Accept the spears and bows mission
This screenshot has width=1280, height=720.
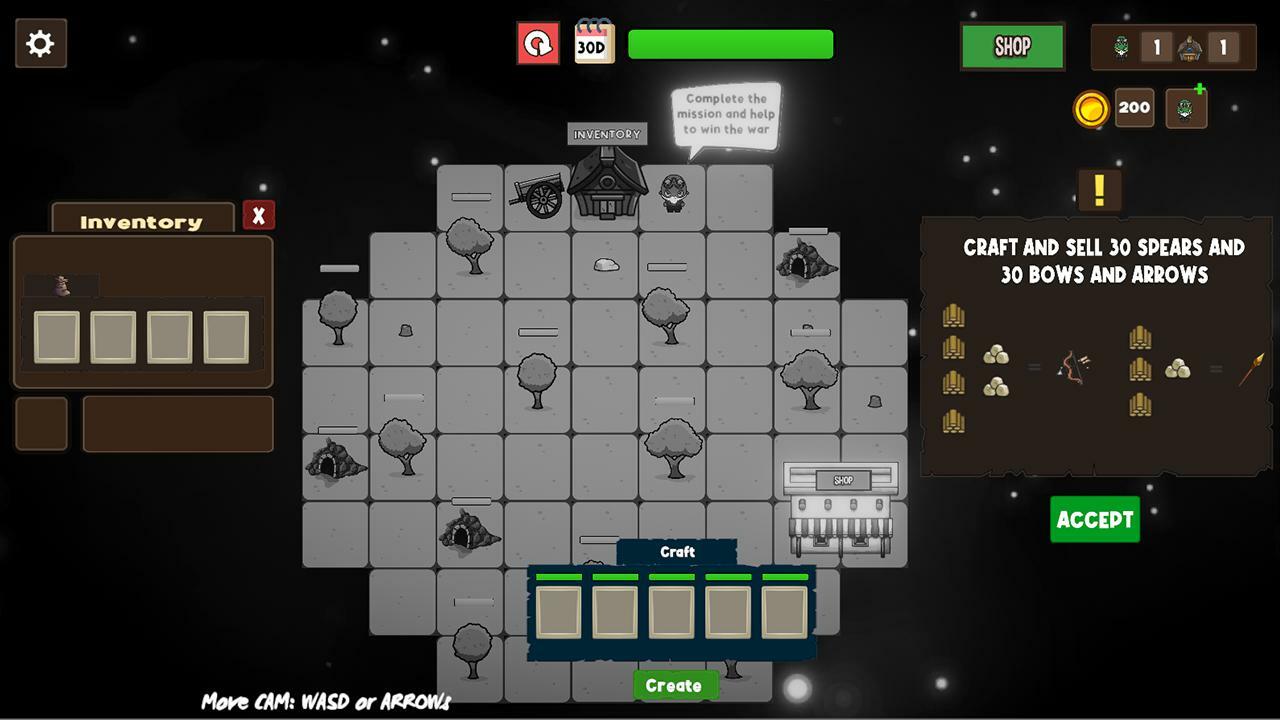[x=1094, y=519]
